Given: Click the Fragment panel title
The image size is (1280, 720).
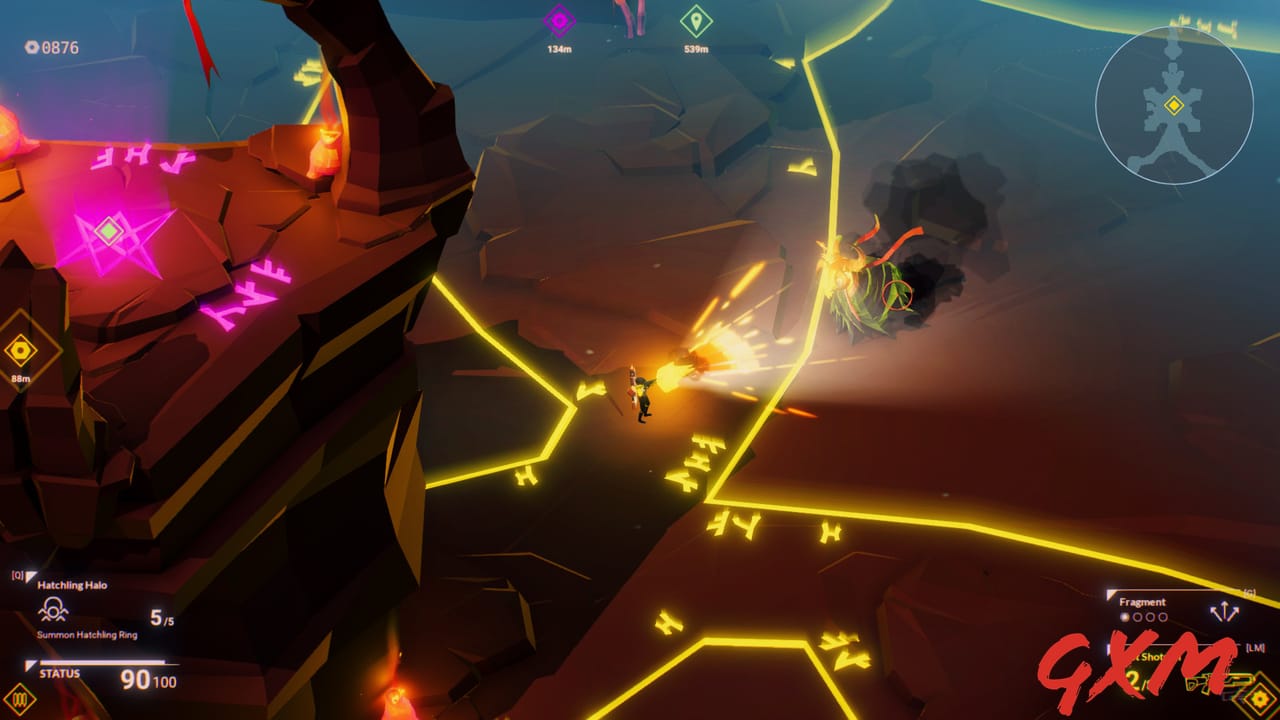Looking at the screenshot, I should click(x=1143, y=601).
